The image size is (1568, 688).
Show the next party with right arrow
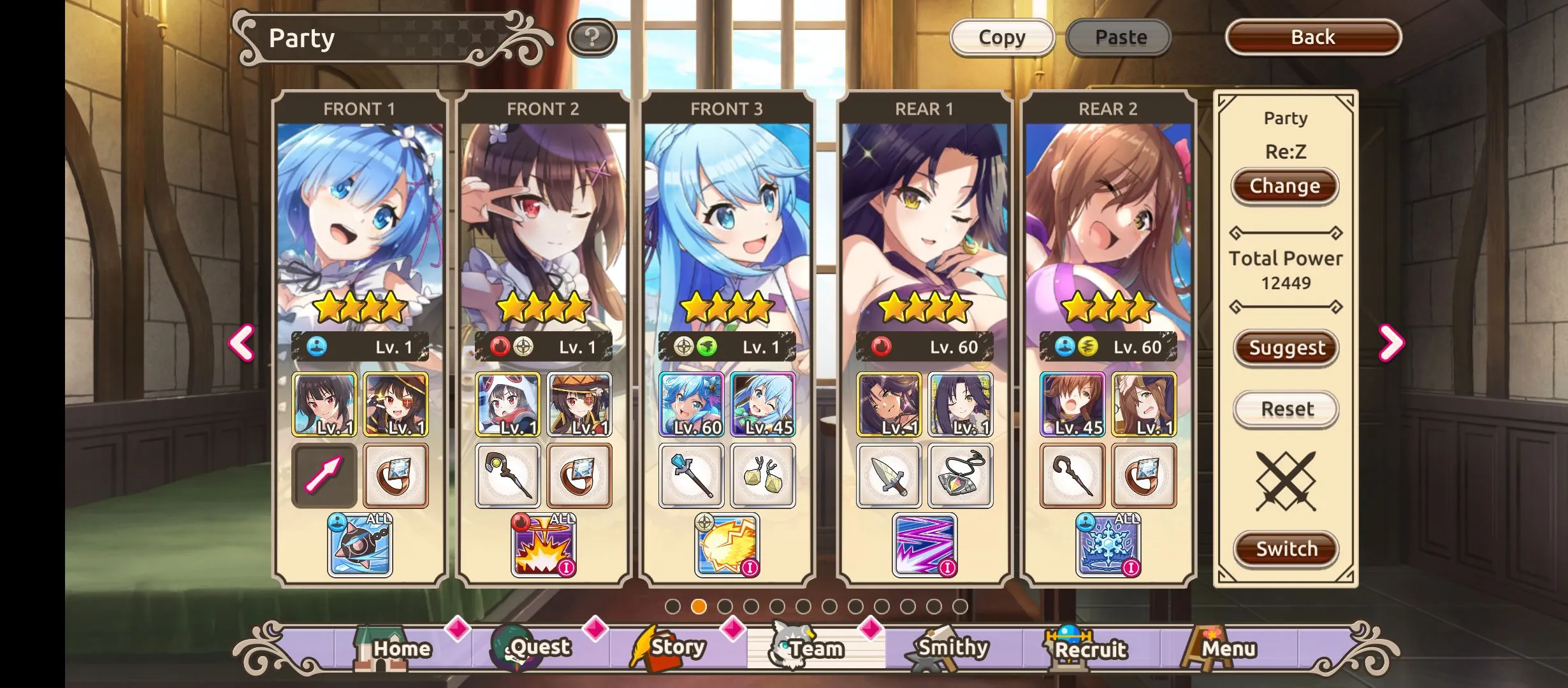coord(1390,343)
